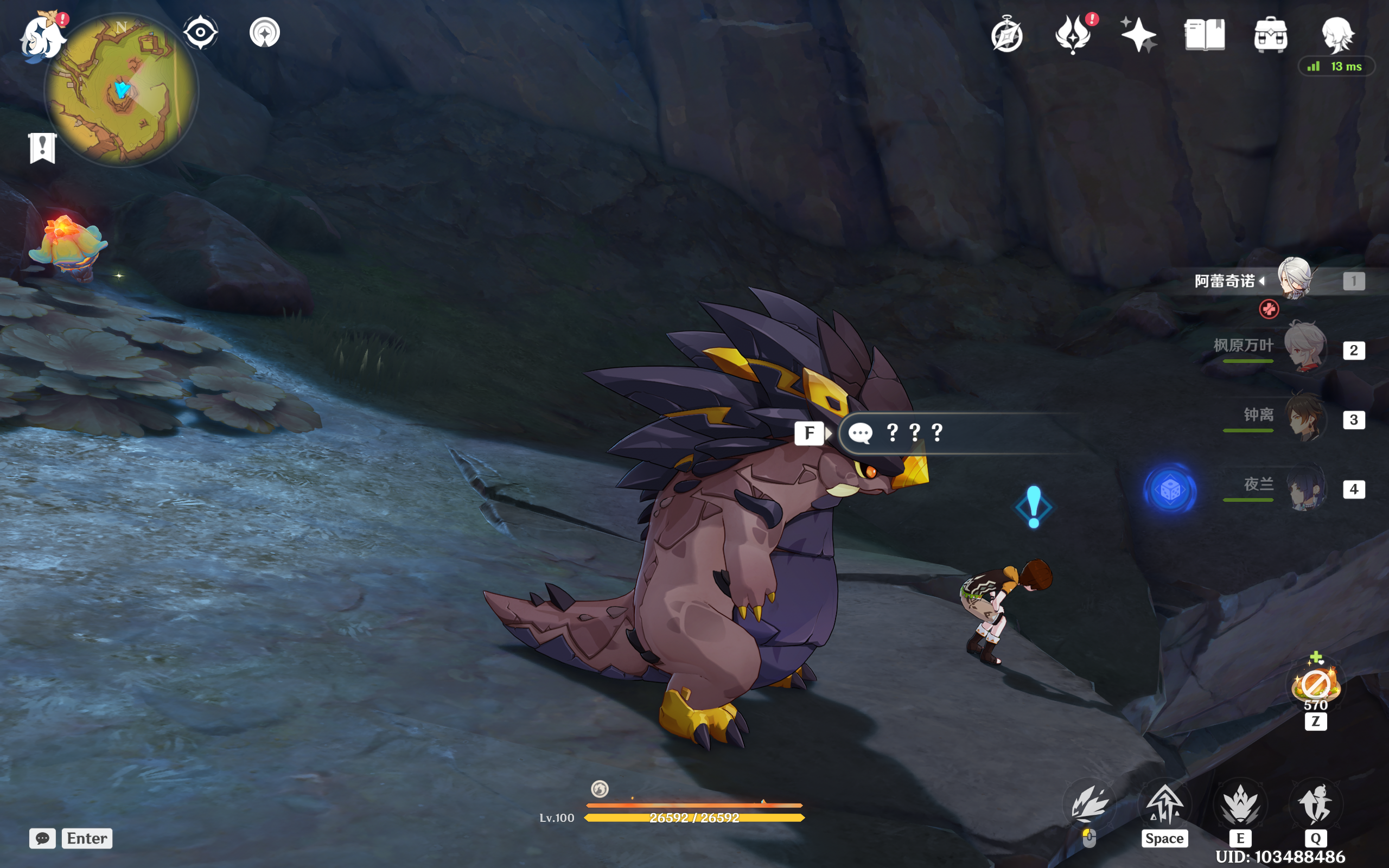The height and width of the screenshot is (868, 1389).
Task: Open the chat speech bubble icon
Action: (42, 838)
